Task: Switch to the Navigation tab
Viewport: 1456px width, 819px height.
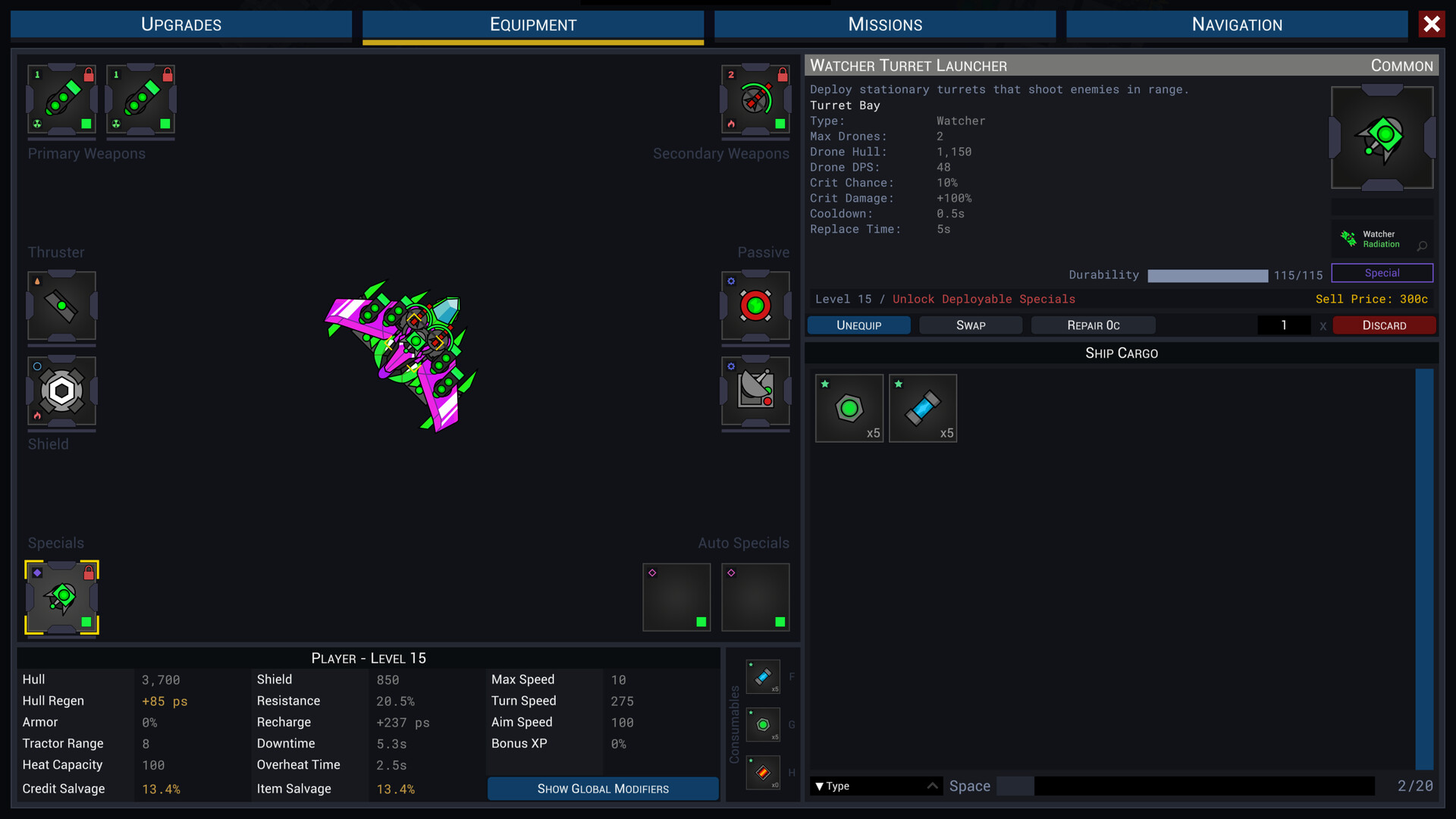Action: (1236, 24)
